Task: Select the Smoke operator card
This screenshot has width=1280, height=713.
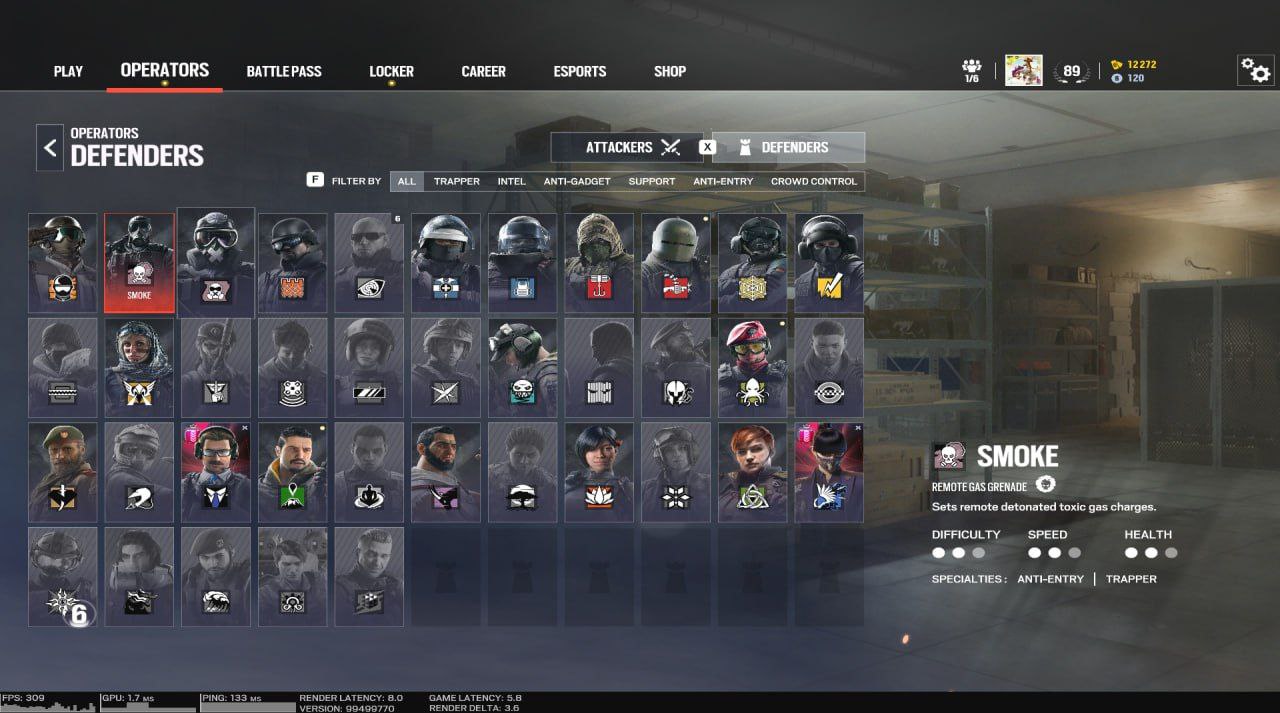Action: tap(139, 263)
